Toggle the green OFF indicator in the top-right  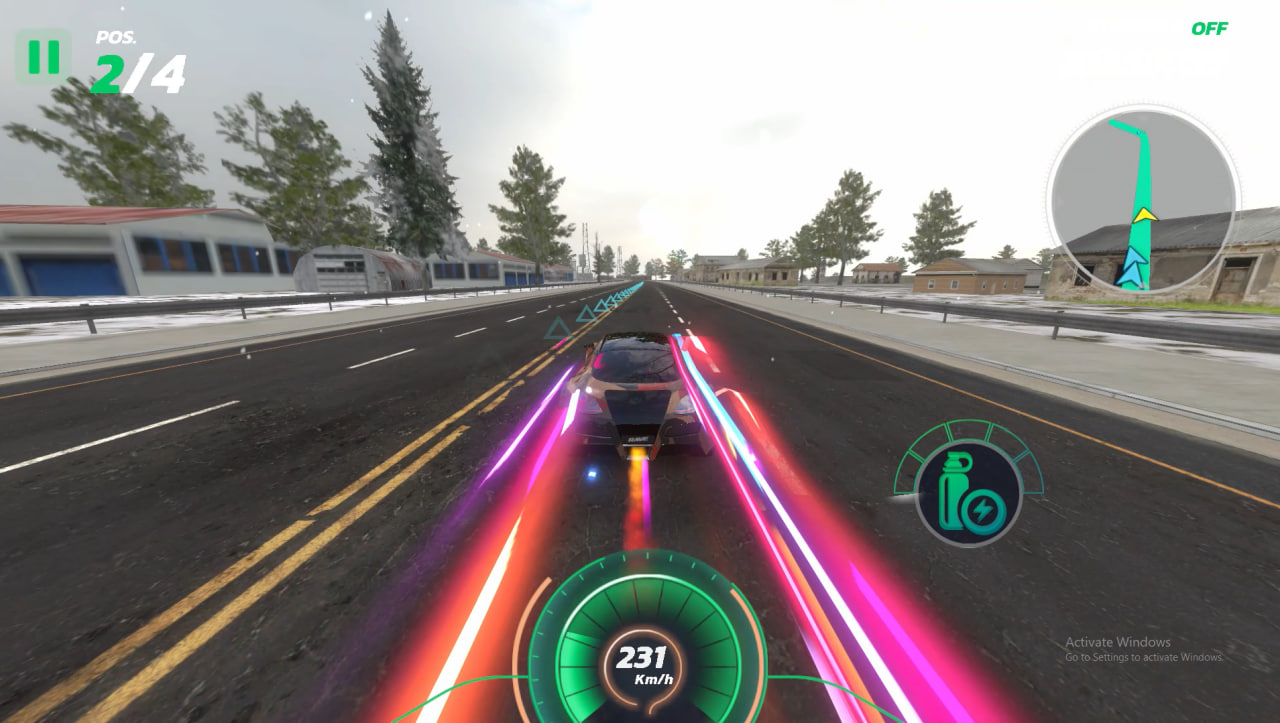tap(1211, 29)
